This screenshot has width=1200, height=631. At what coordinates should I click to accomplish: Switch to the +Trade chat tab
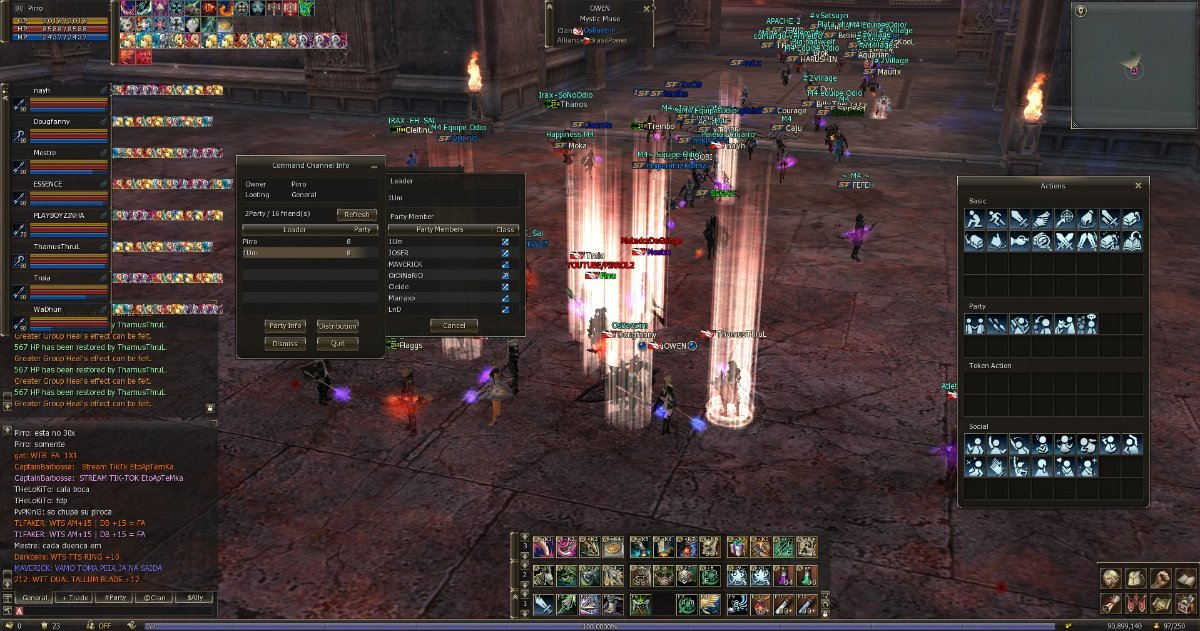click(x=76, y=597)
